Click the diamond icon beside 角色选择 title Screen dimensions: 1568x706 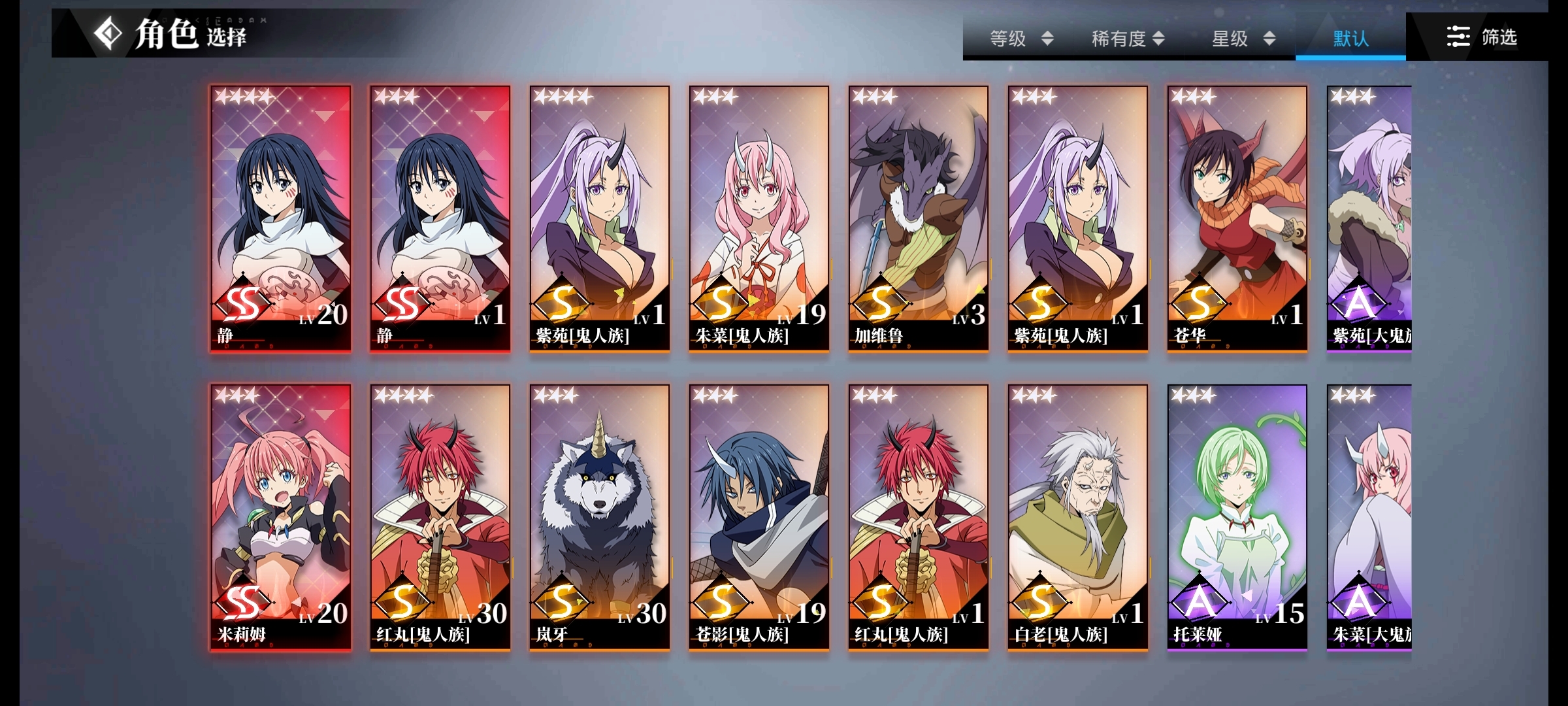tap(108, 33)
